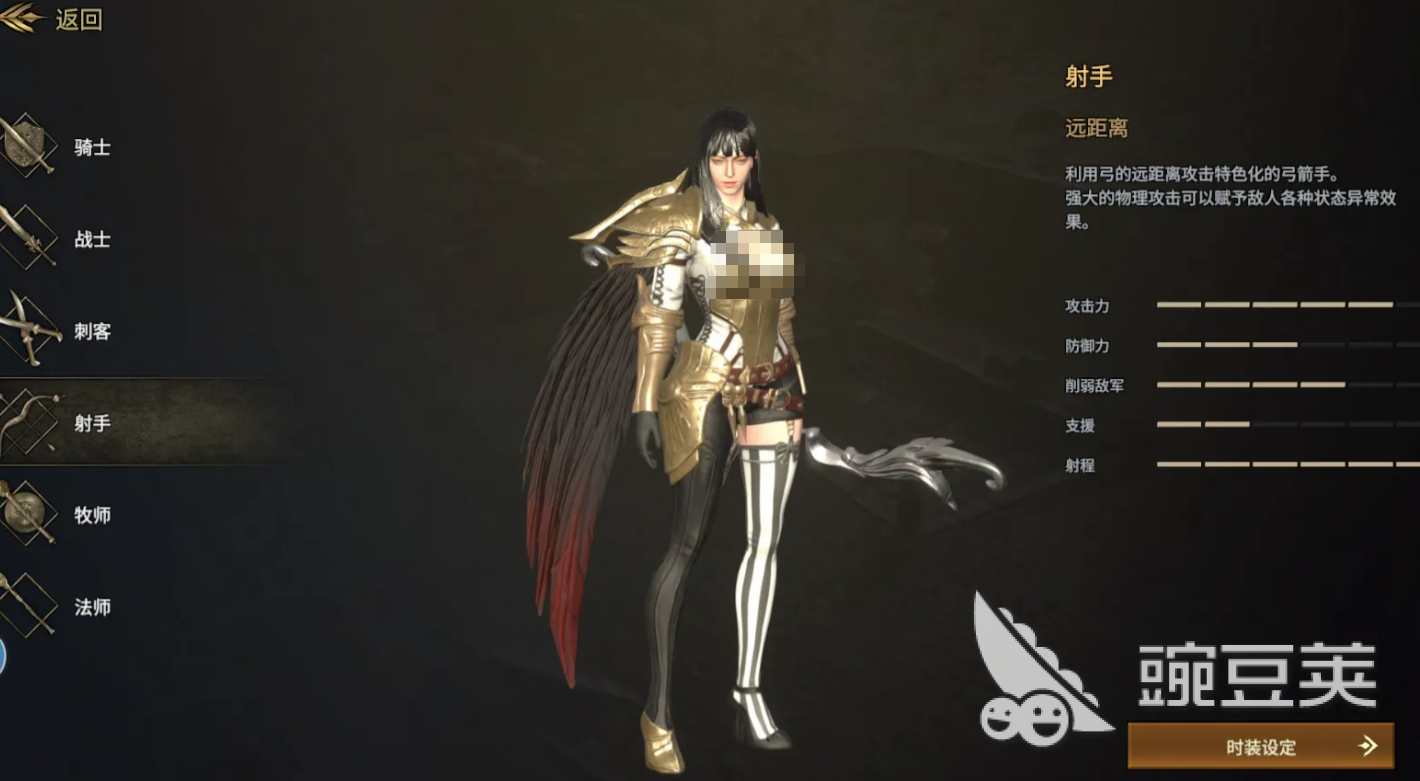Click the Archer (射手) bow icon
Screen dimensions: 1420x781
pos(25,422)
